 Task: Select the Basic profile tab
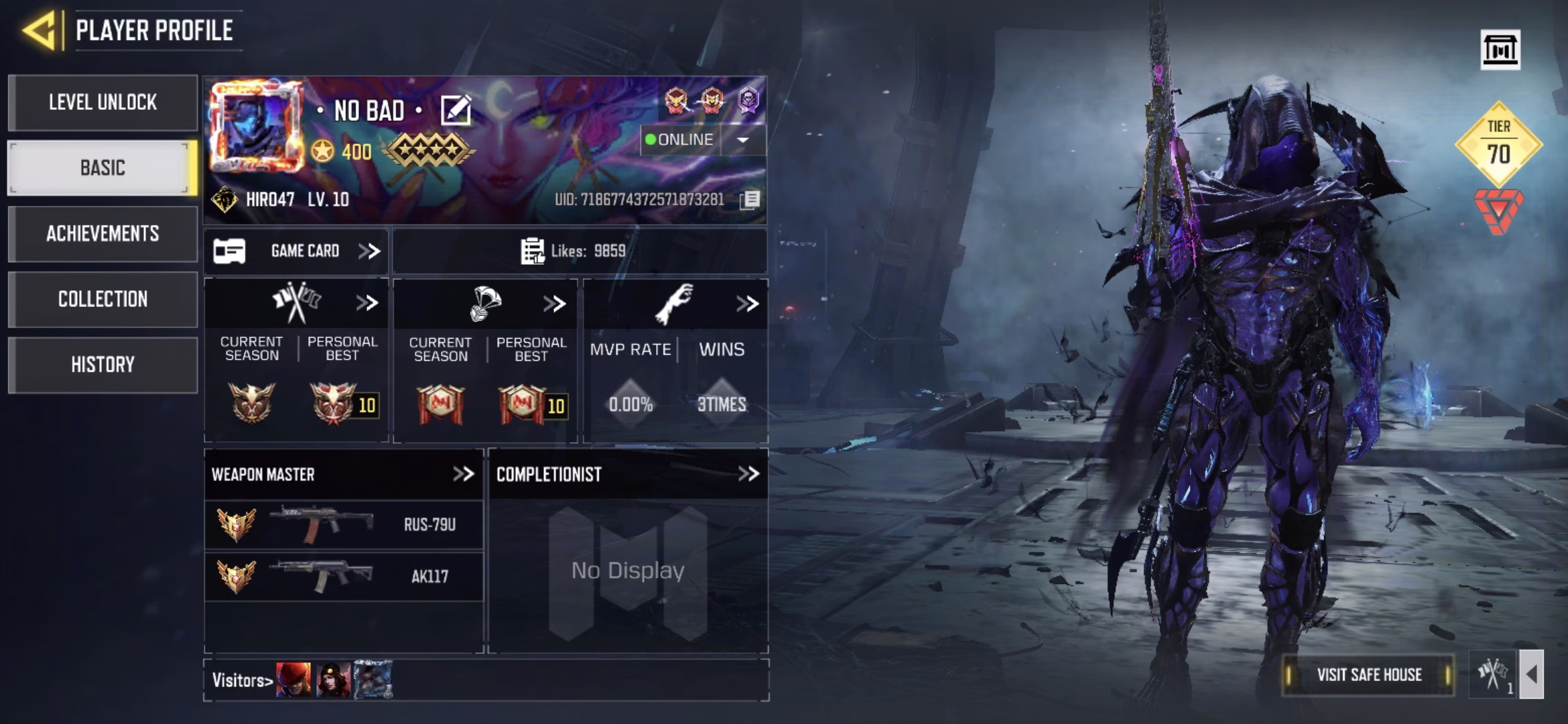point(103,168)
